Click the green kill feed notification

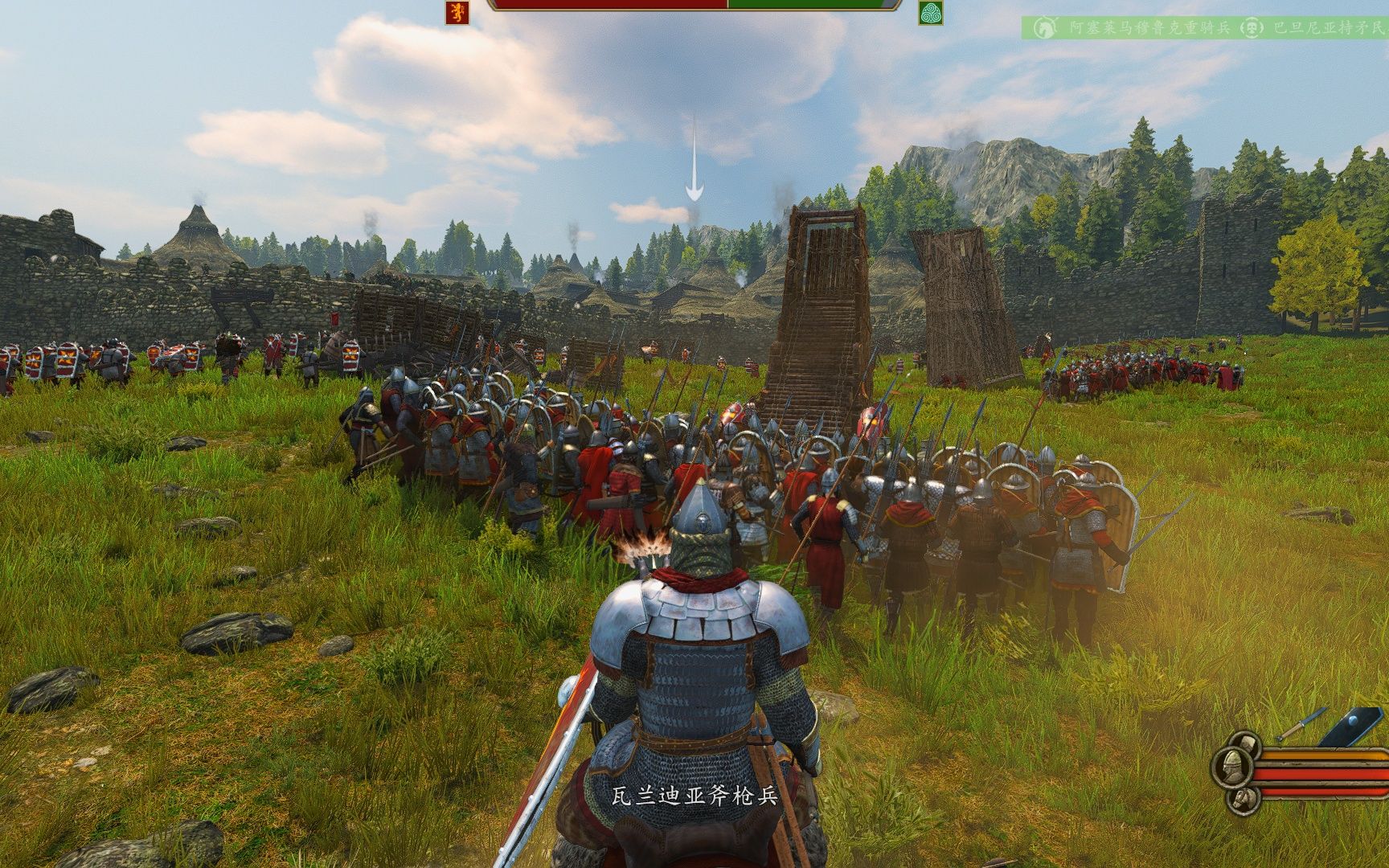pos(1204,28)
